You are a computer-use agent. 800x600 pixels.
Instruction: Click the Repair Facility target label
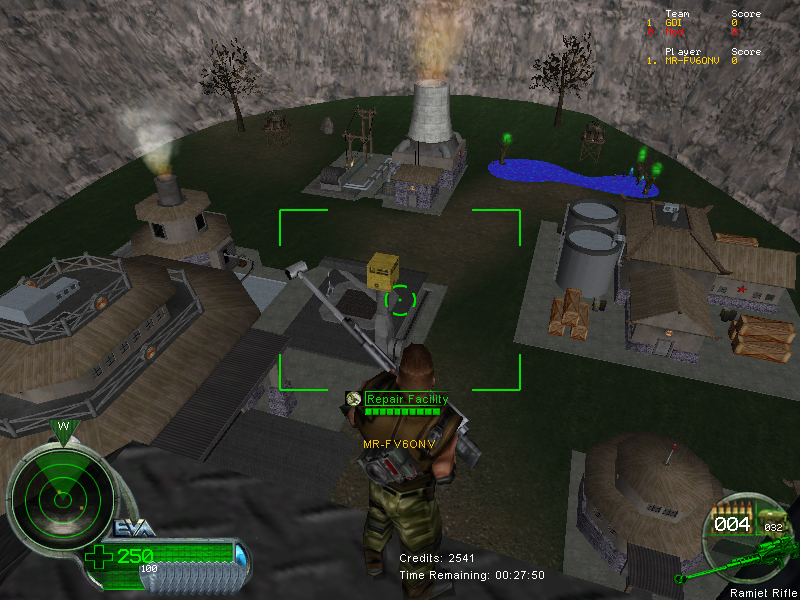point(406,399)
